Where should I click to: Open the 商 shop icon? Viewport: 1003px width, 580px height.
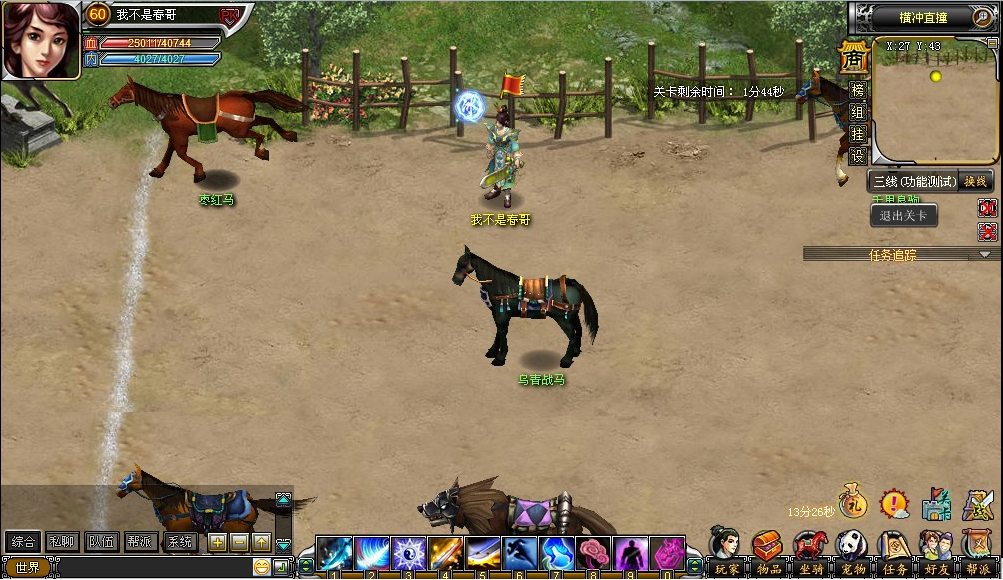pyautogui.click(x=853, y=59)
